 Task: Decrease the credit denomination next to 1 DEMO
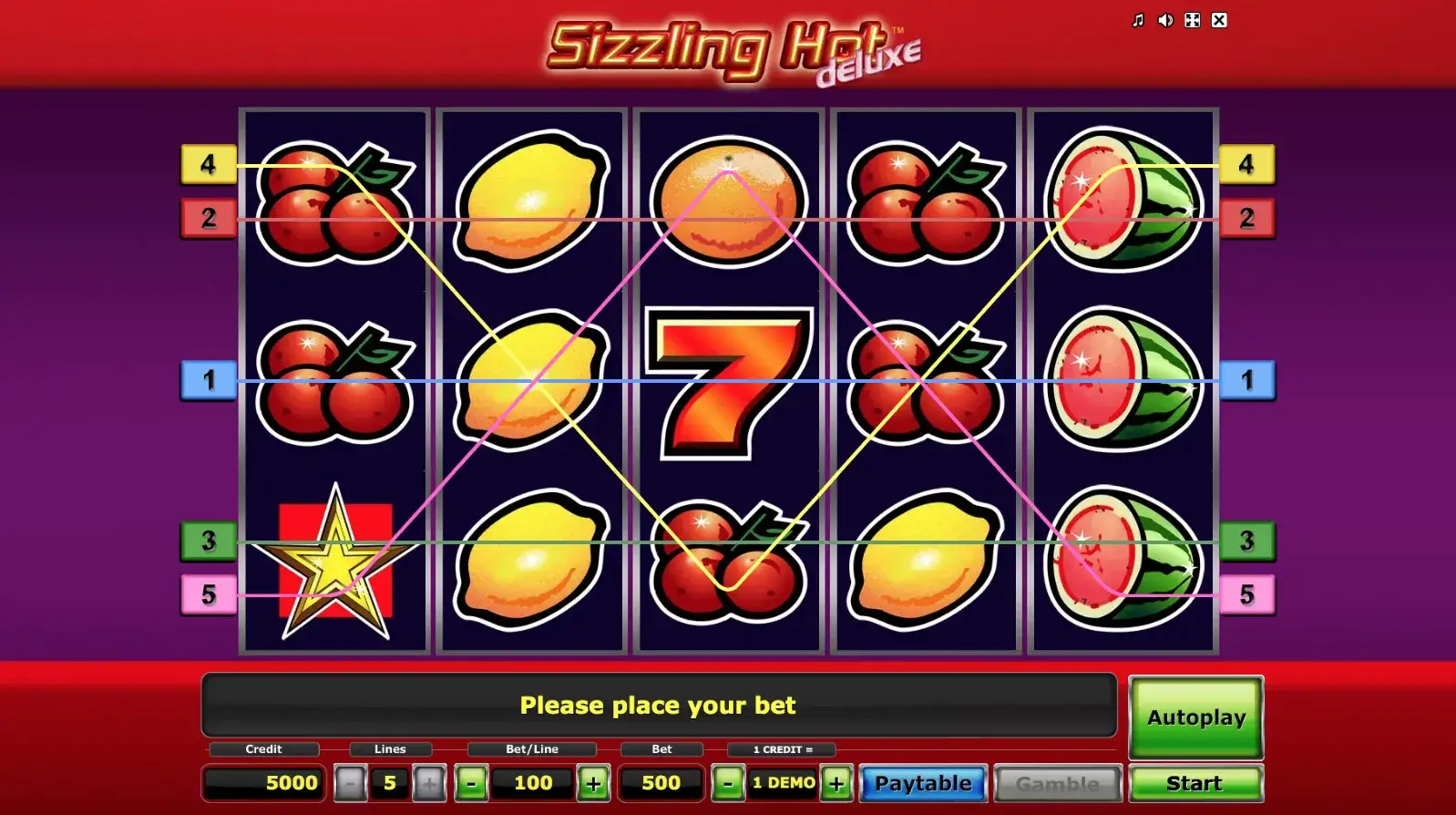click(726, 782)
